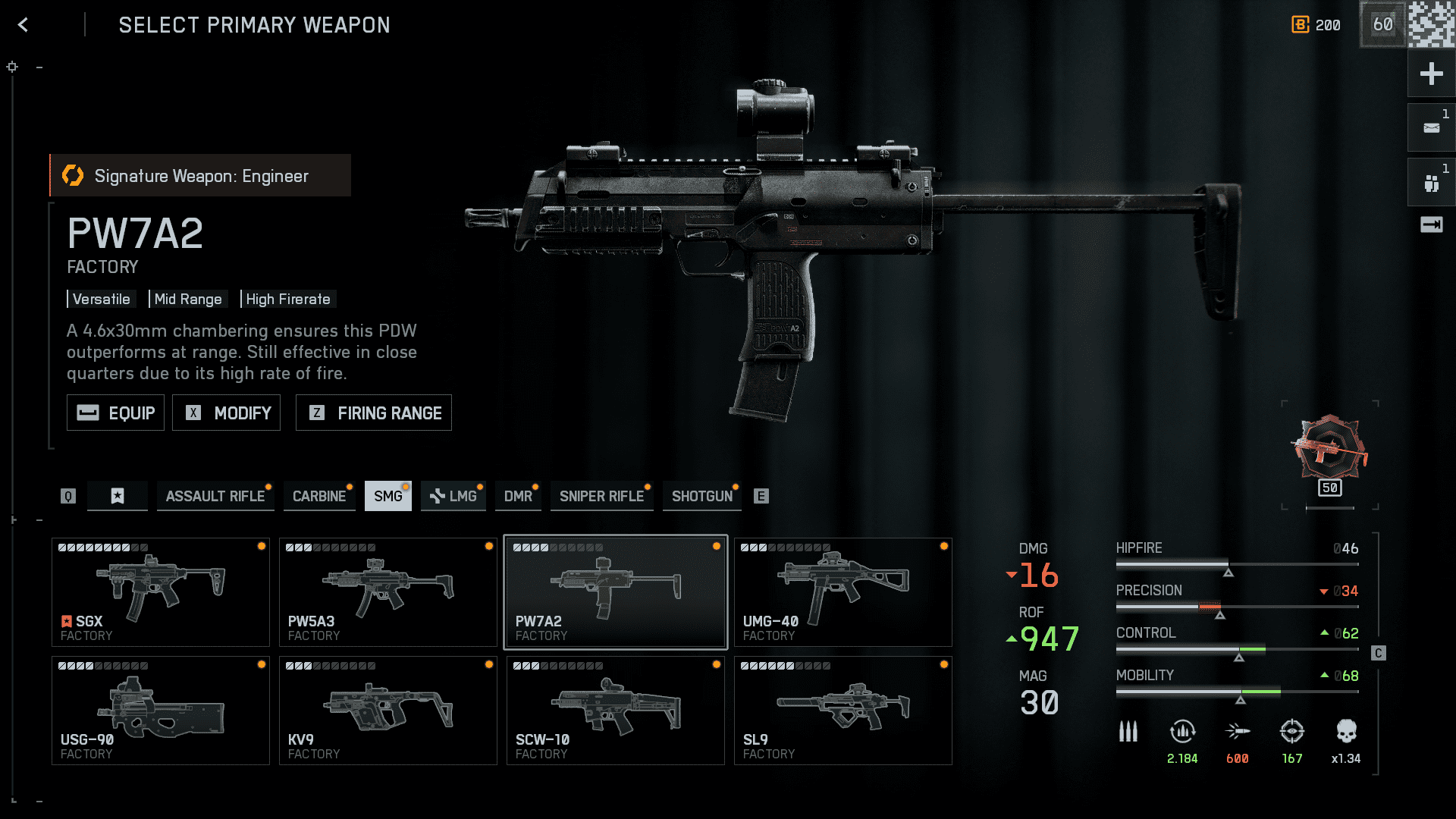The image size is (1456, 819).
Task: Pick the PW5A3 weapon tile
Action: click(388, 592)
